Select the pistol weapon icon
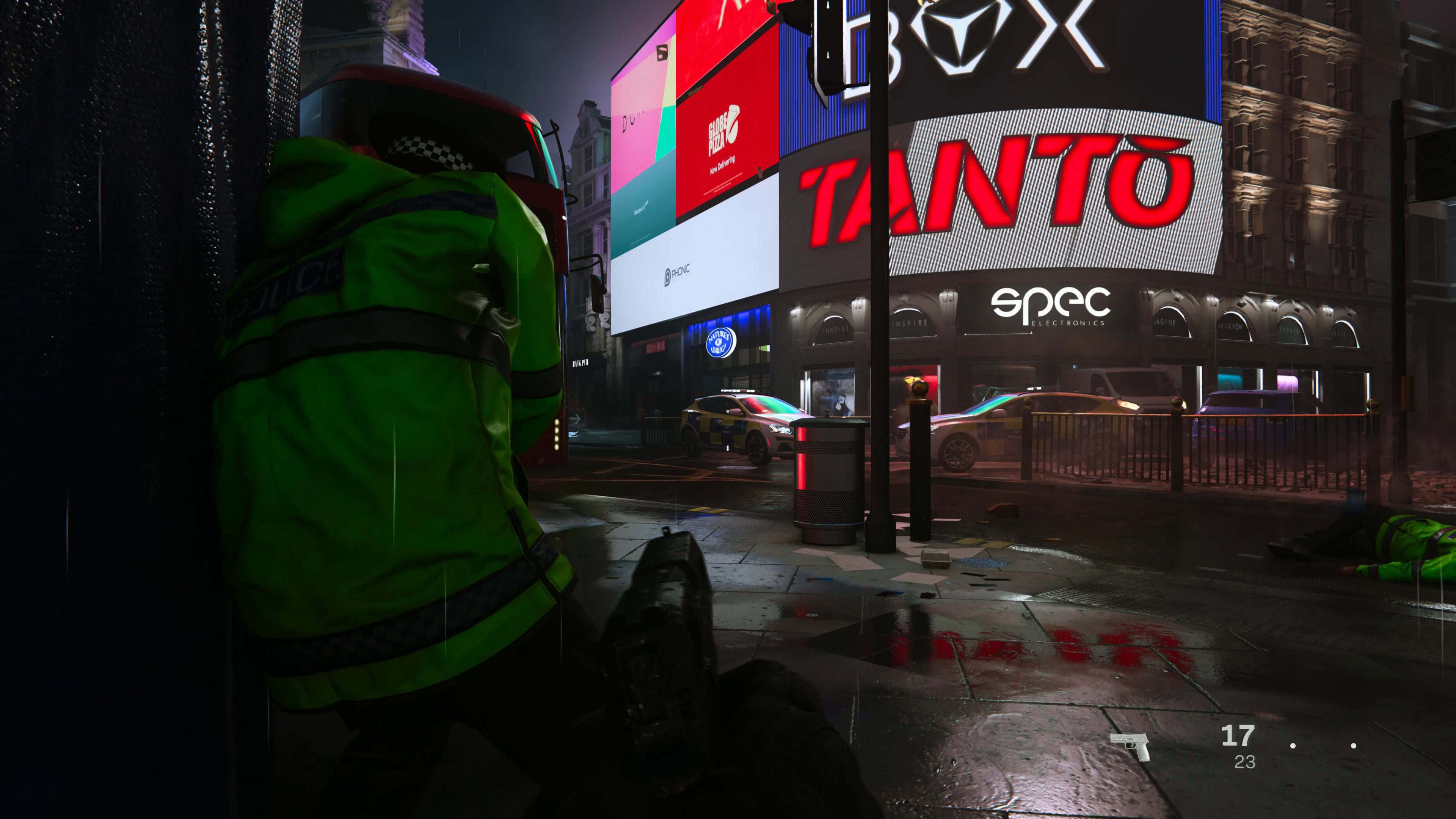Image resolution: width=1456 pixels, height=819 pixels. 1129,745
